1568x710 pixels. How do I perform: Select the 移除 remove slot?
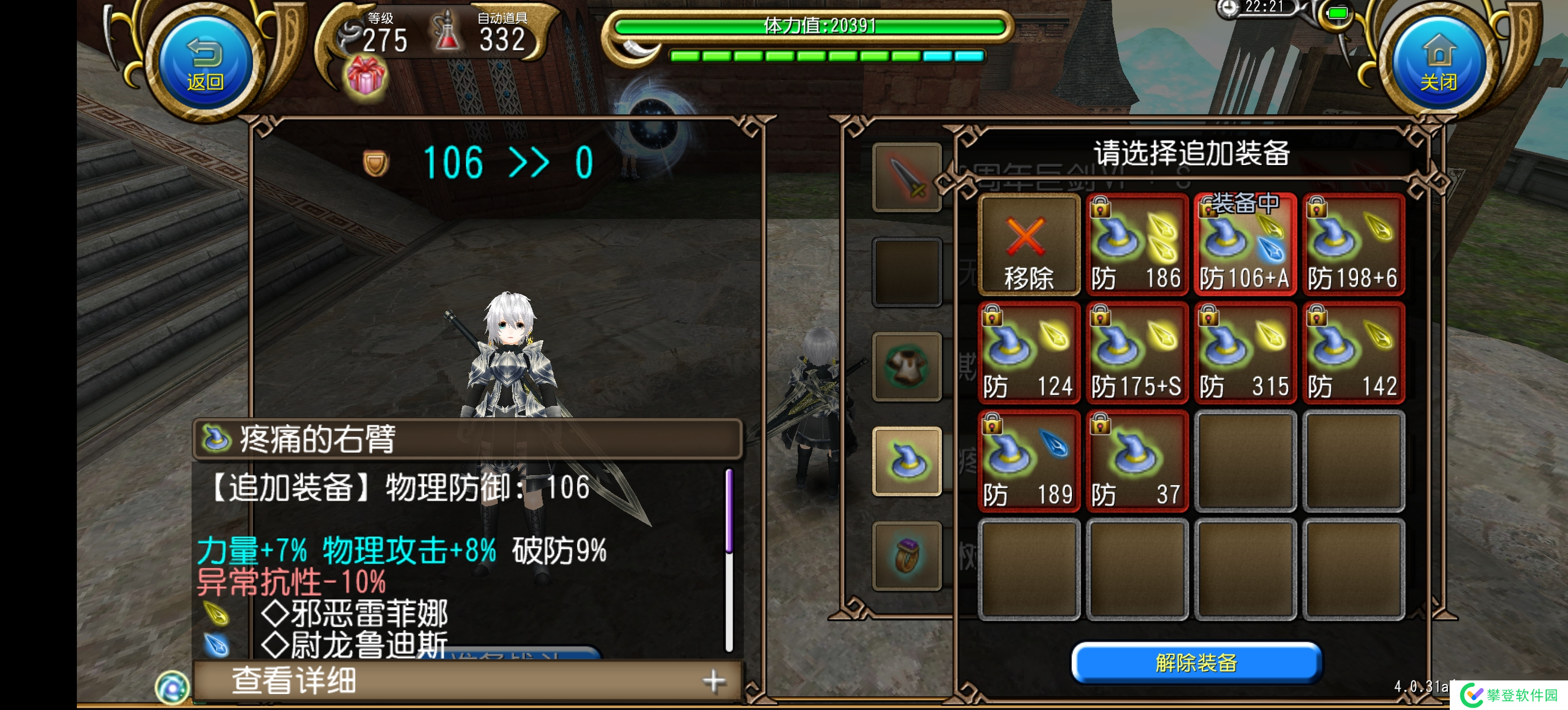[x=1028, y=246]
